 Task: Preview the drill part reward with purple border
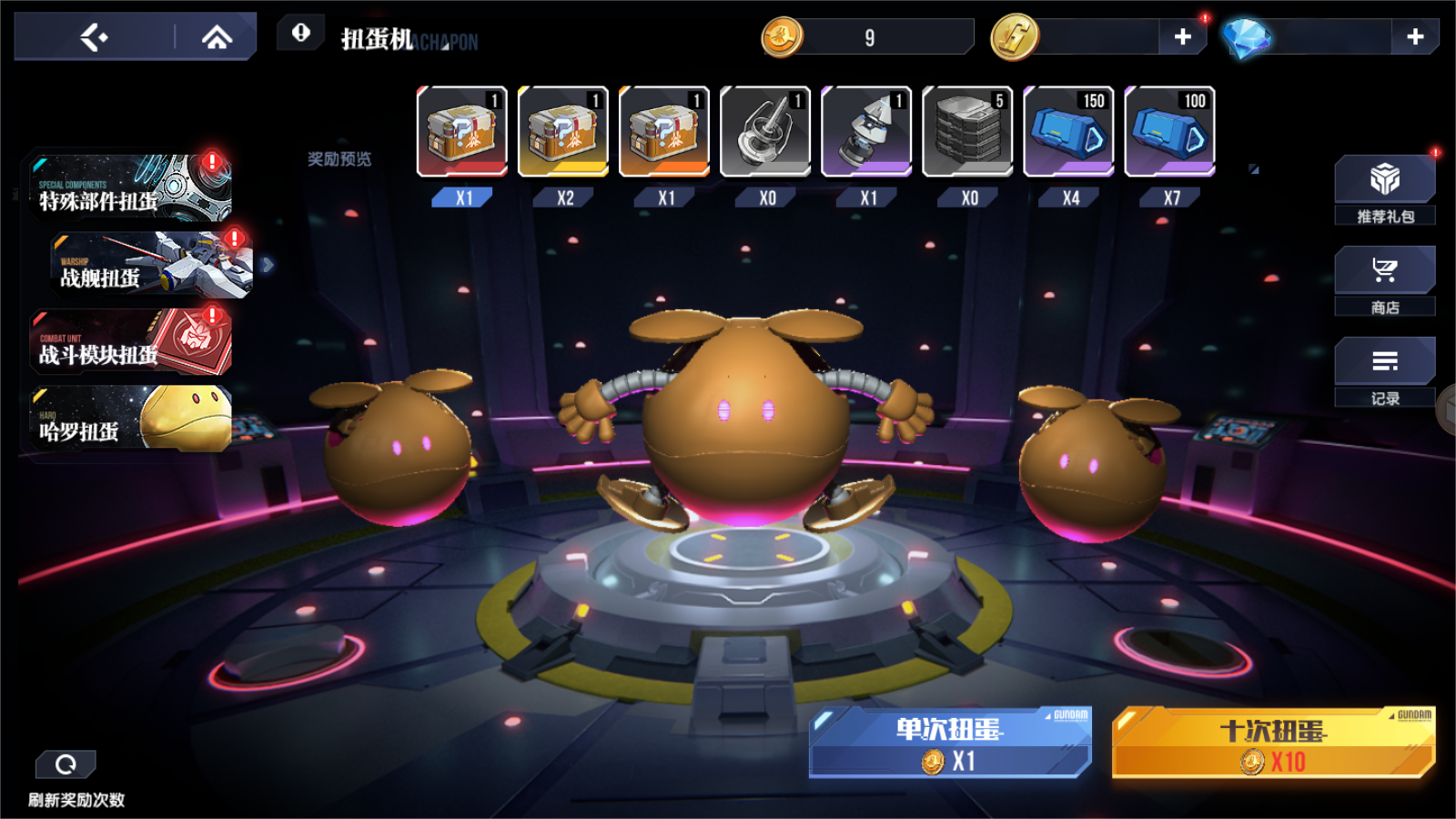point(866,132)
